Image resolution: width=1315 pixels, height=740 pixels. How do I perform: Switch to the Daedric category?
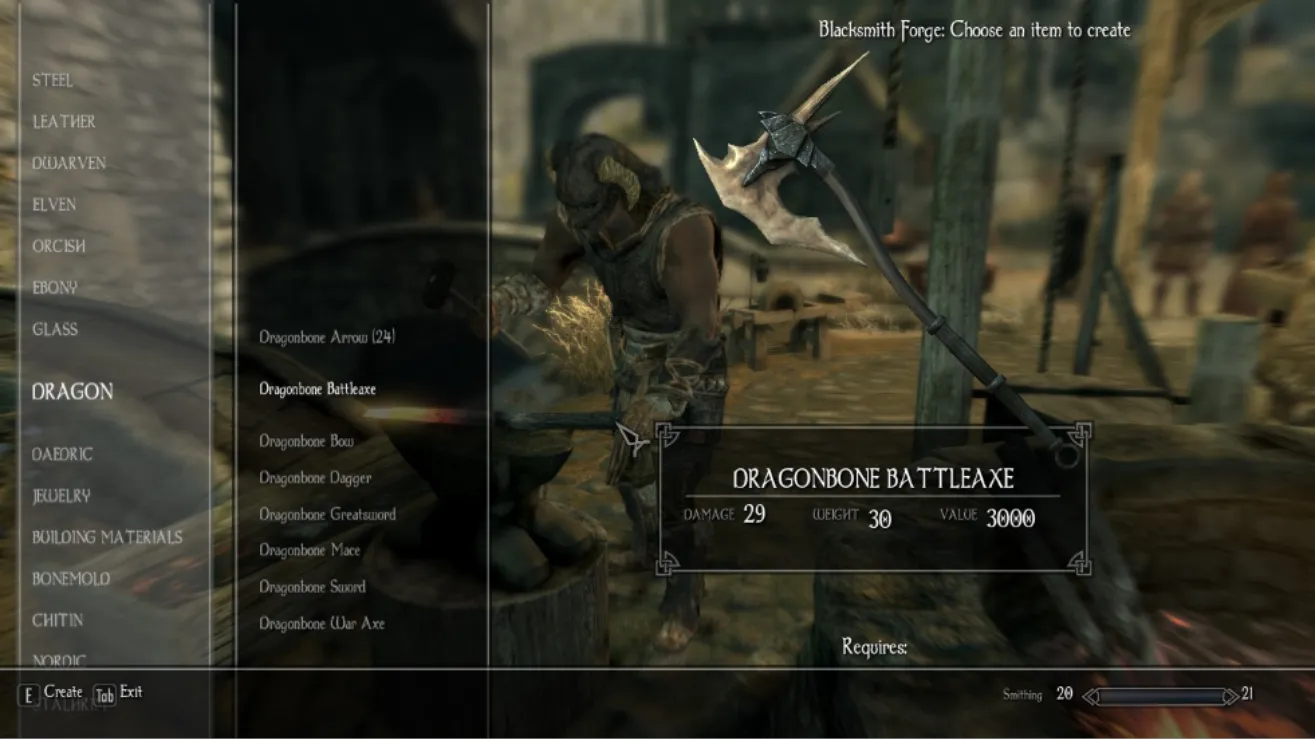tap(62, 454)
